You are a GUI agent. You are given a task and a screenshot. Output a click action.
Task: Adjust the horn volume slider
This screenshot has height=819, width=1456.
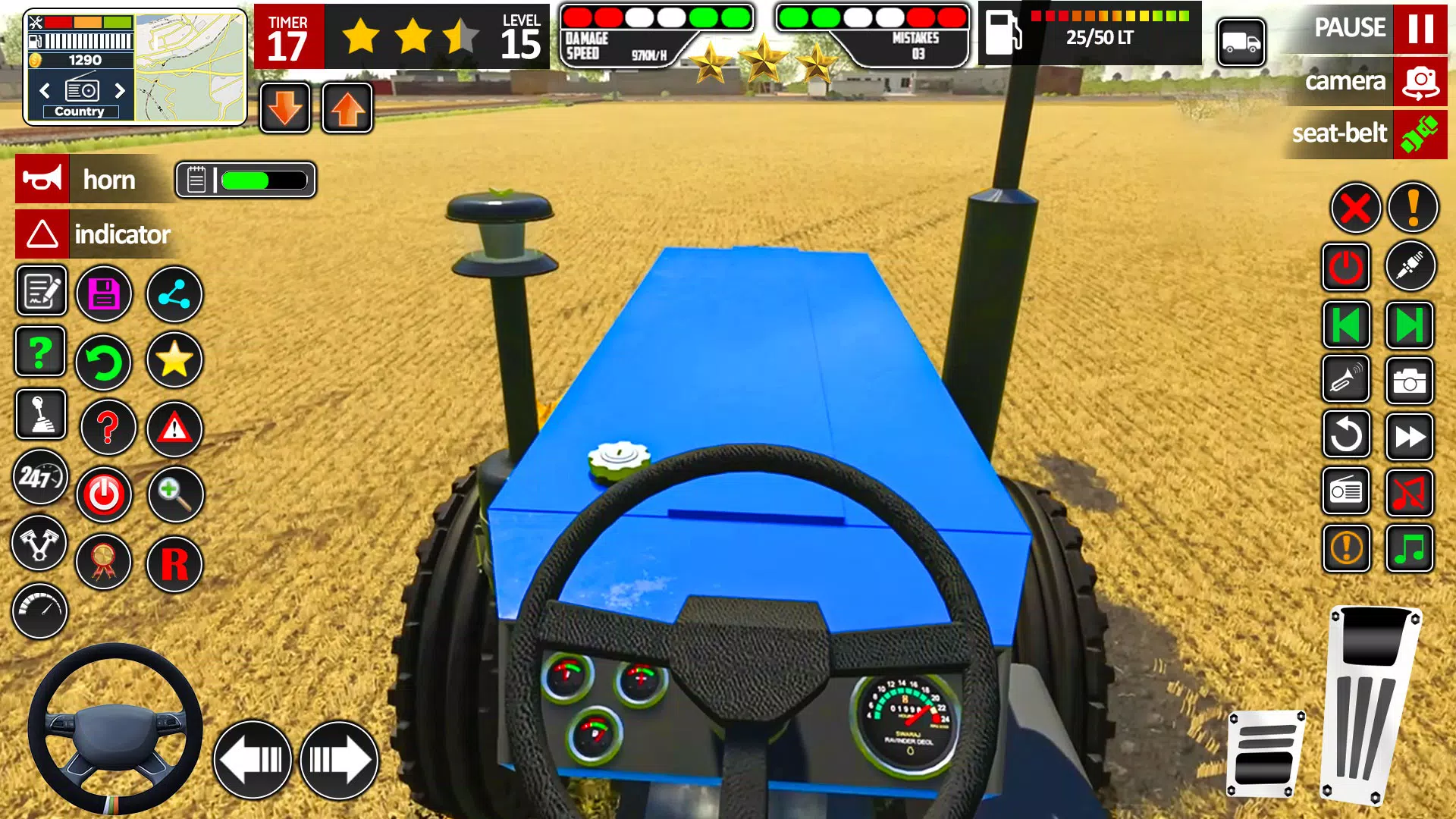click(258, 180)
